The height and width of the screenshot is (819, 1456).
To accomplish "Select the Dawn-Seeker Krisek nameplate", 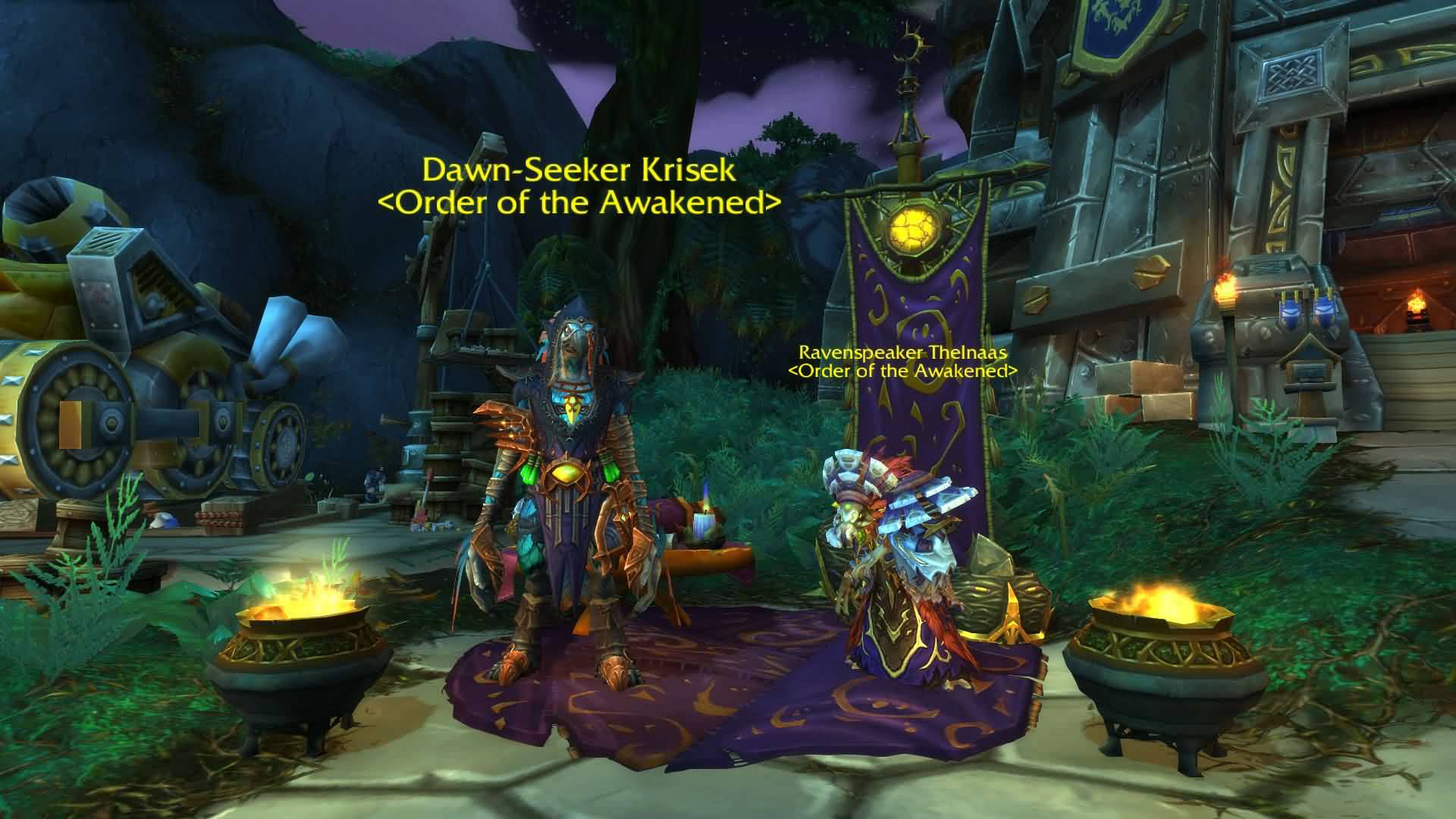I will click(579, 171).
